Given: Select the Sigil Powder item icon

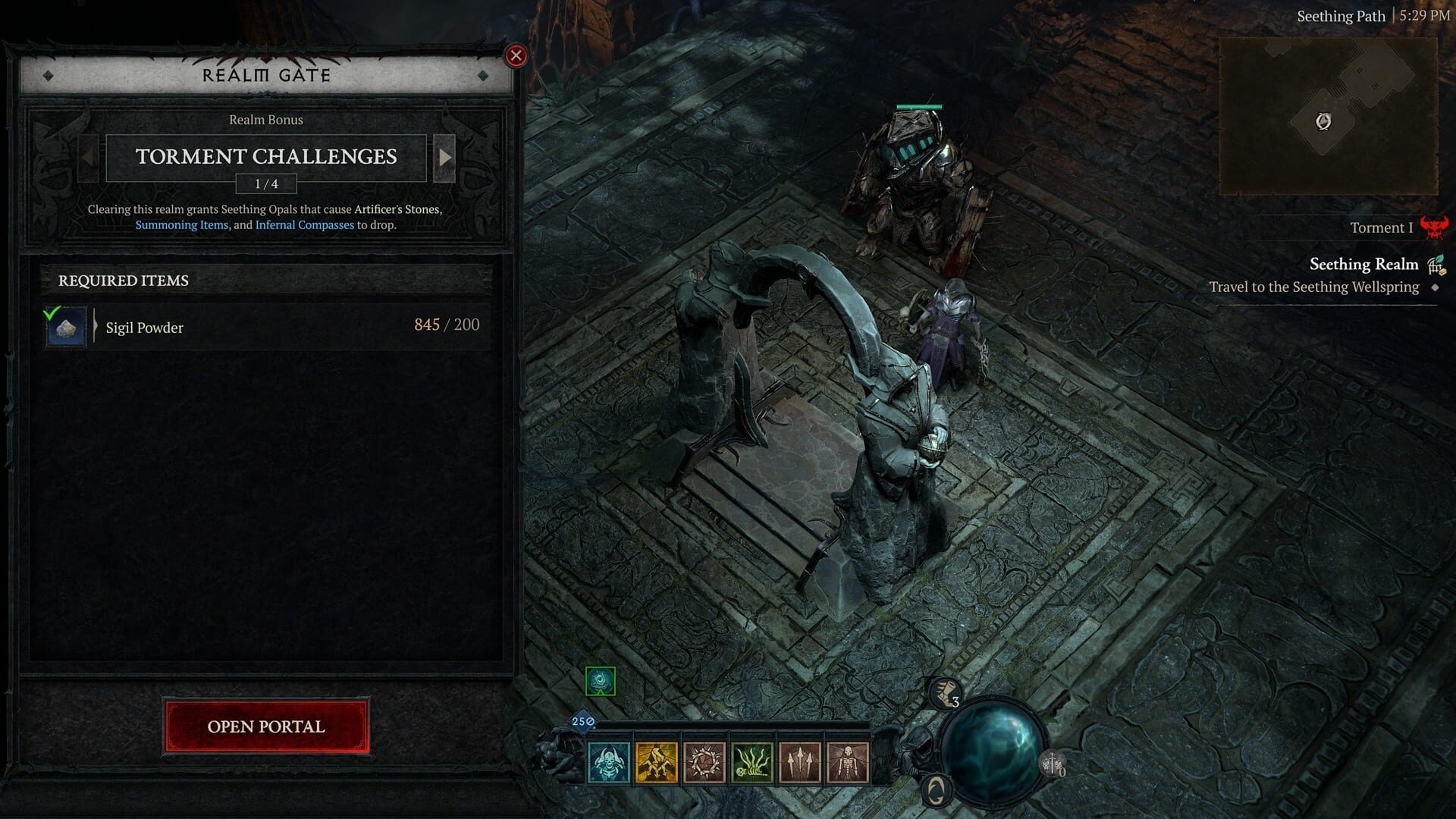Looking at the screenshot, I should [x=66, y=327].
